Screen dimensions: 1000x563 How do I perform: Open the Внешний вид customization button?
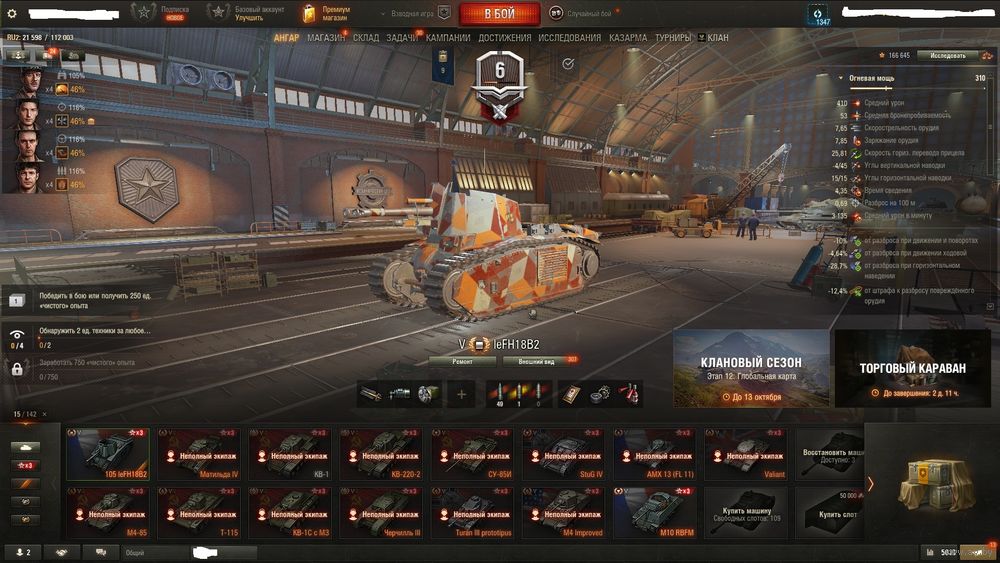tap(536, 361)
